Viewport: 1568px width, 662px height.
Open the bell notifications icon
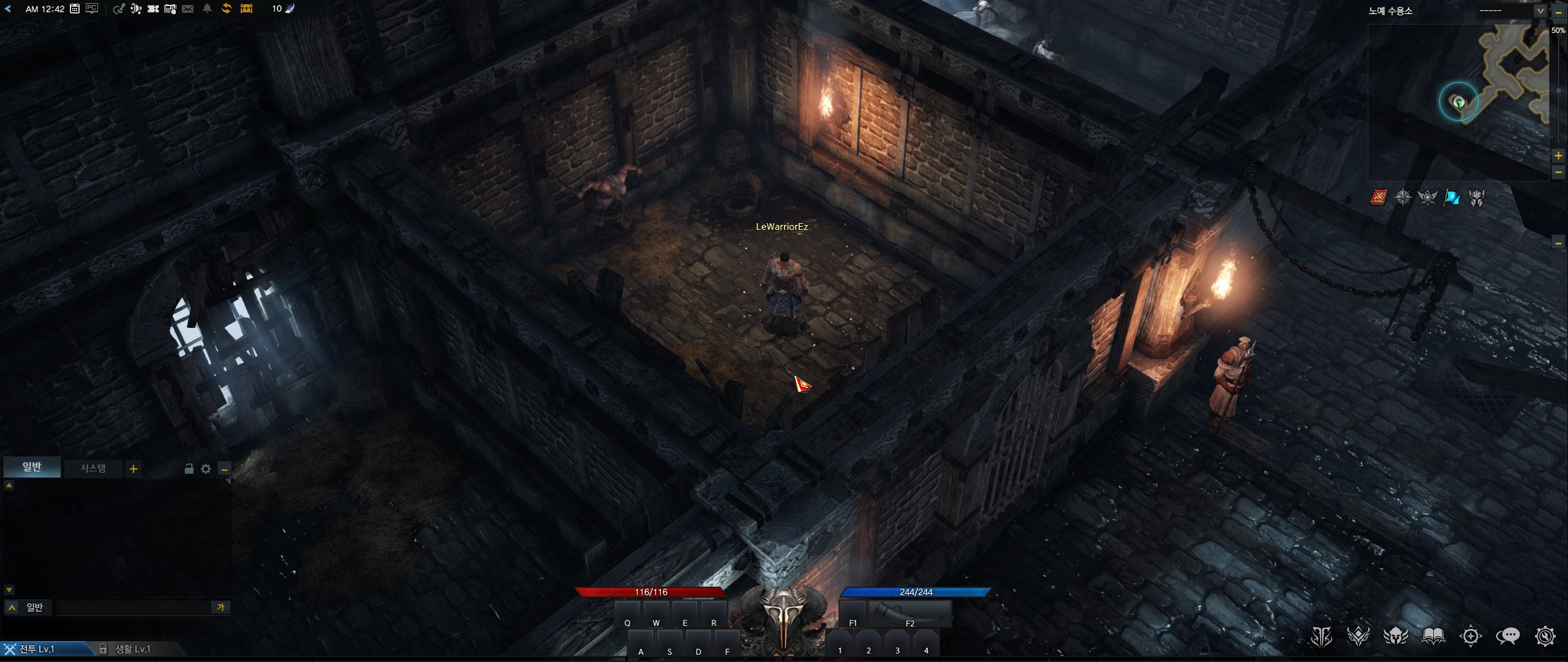(x=207, y=9)
